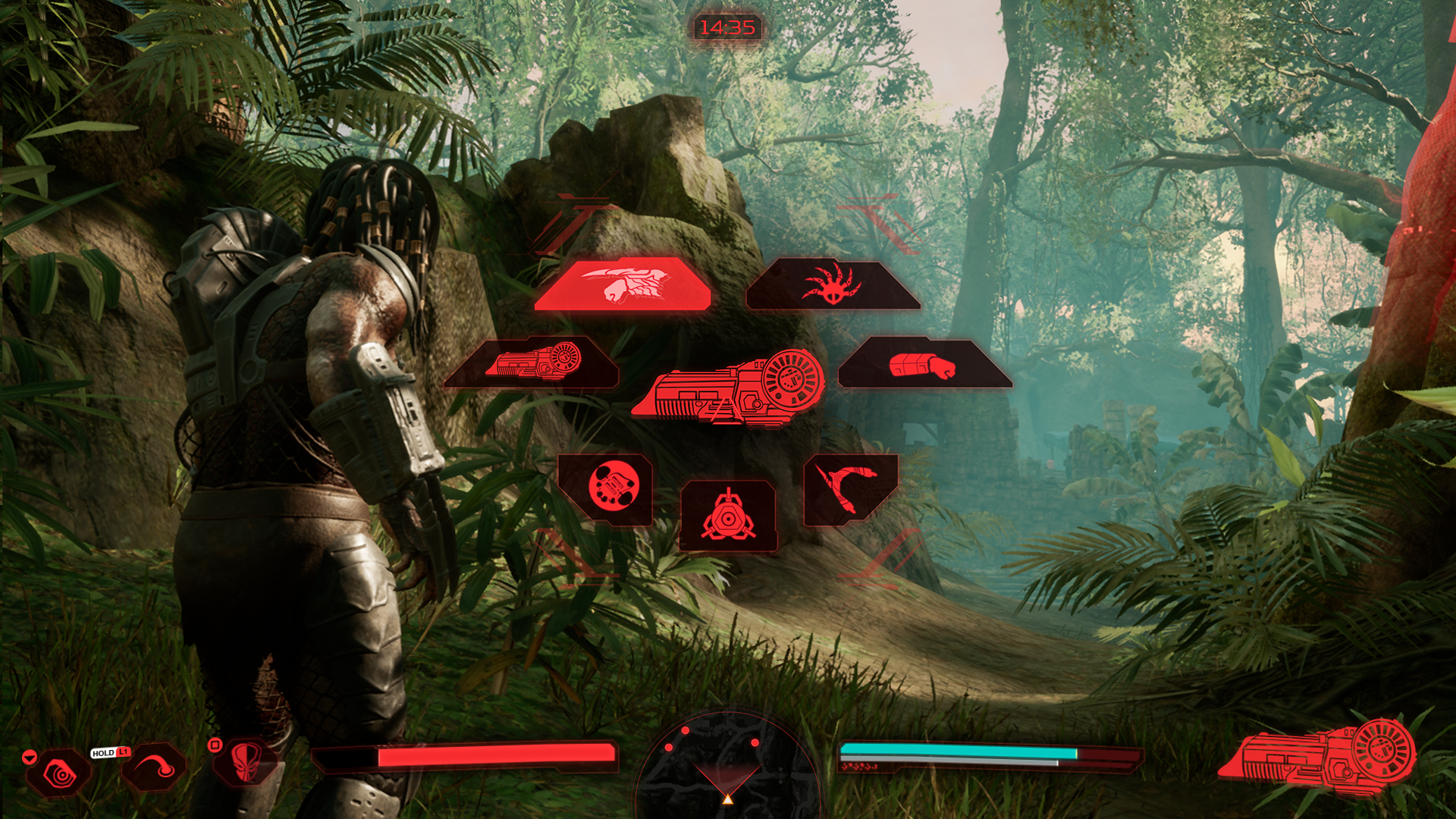Activate the leap arc ability icon
Viewport: 1456px width, 819px height.
pos(154,767)
